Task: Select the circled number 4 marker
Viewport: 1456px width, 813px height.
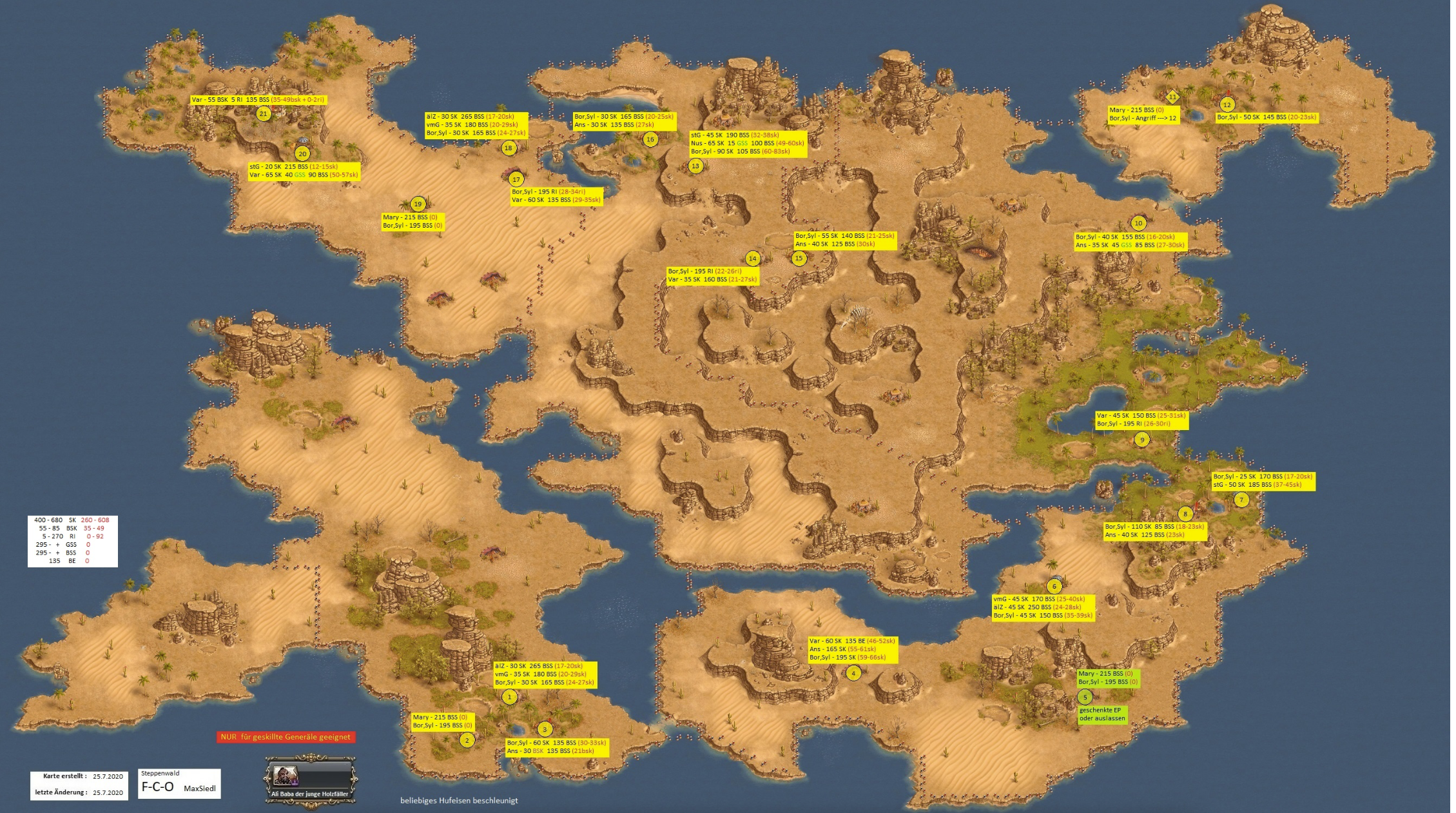Action: [x=853, y=673]
